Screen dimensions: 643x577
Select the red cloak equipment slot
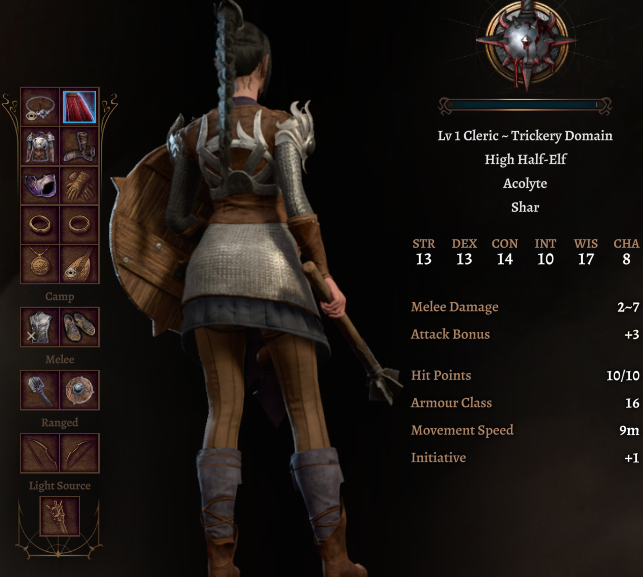click(x=79, y=107)
